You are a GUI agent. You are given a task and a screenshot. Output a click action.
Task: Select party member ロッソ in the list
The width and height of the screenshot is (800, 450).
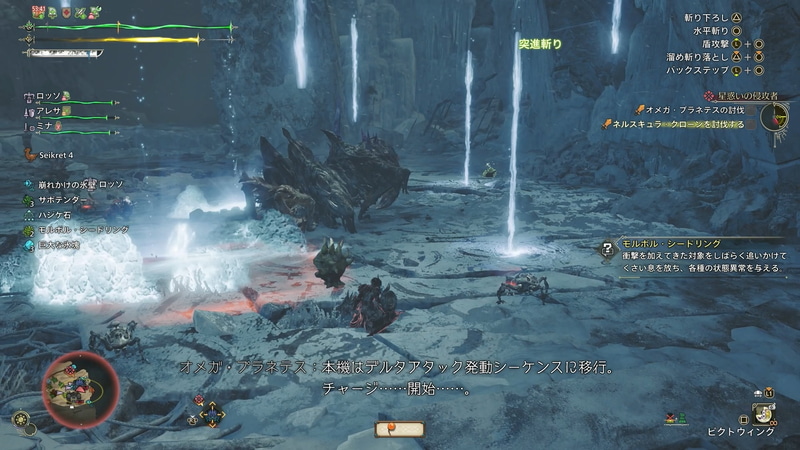coord(50,96)
